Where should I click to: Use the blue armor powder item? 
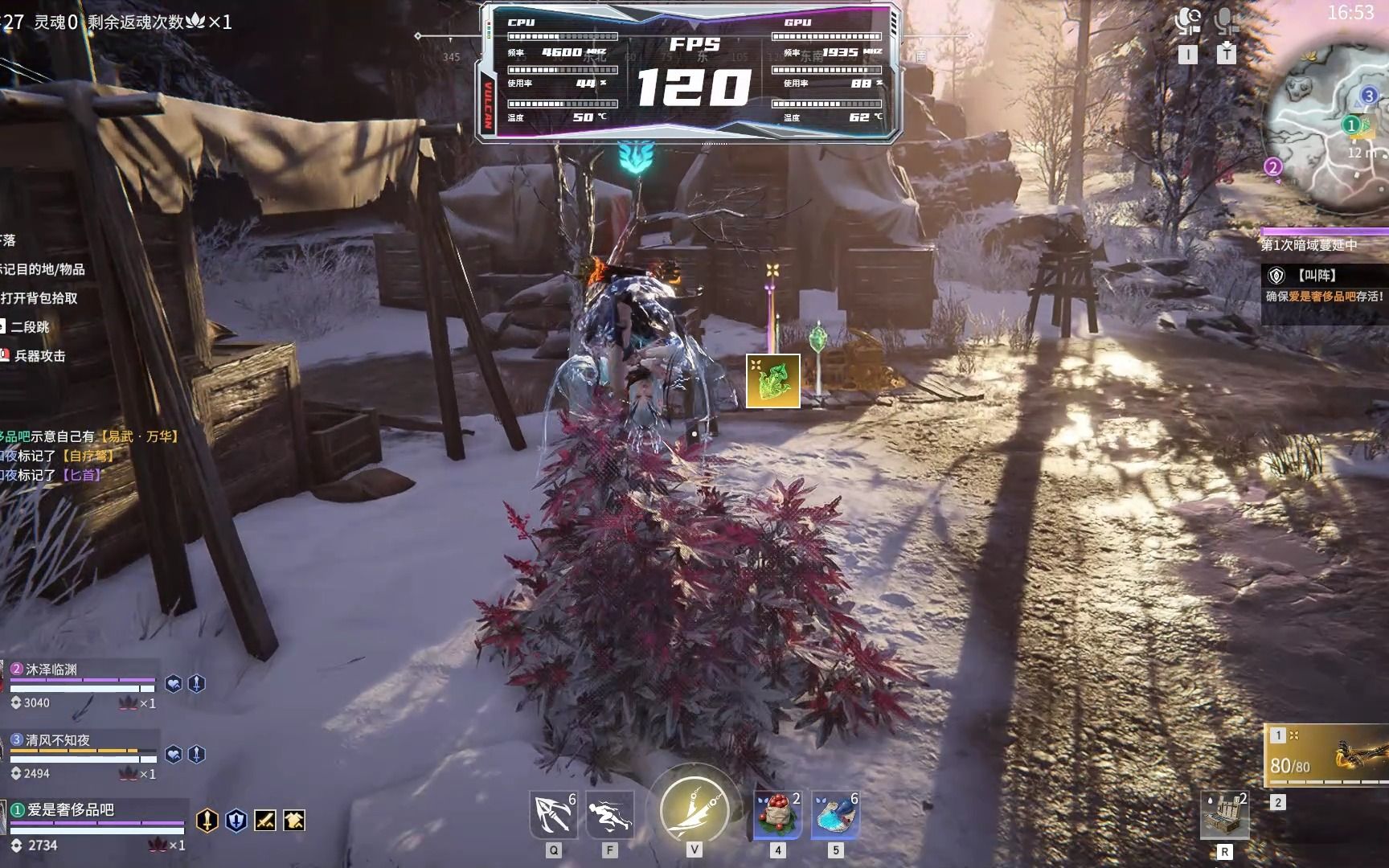point(835,816)
